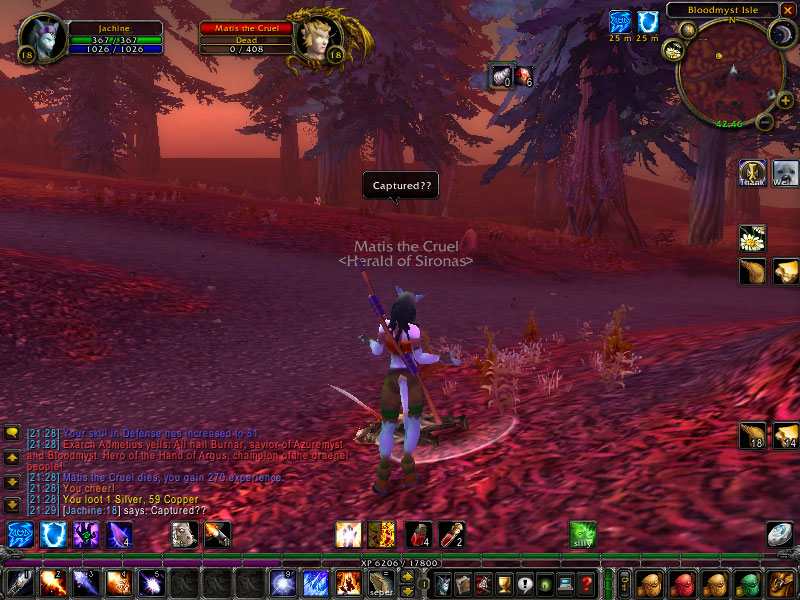Open the flower tracking icon beside the minimap
This screenshot has height=600, width=800.
671,51
